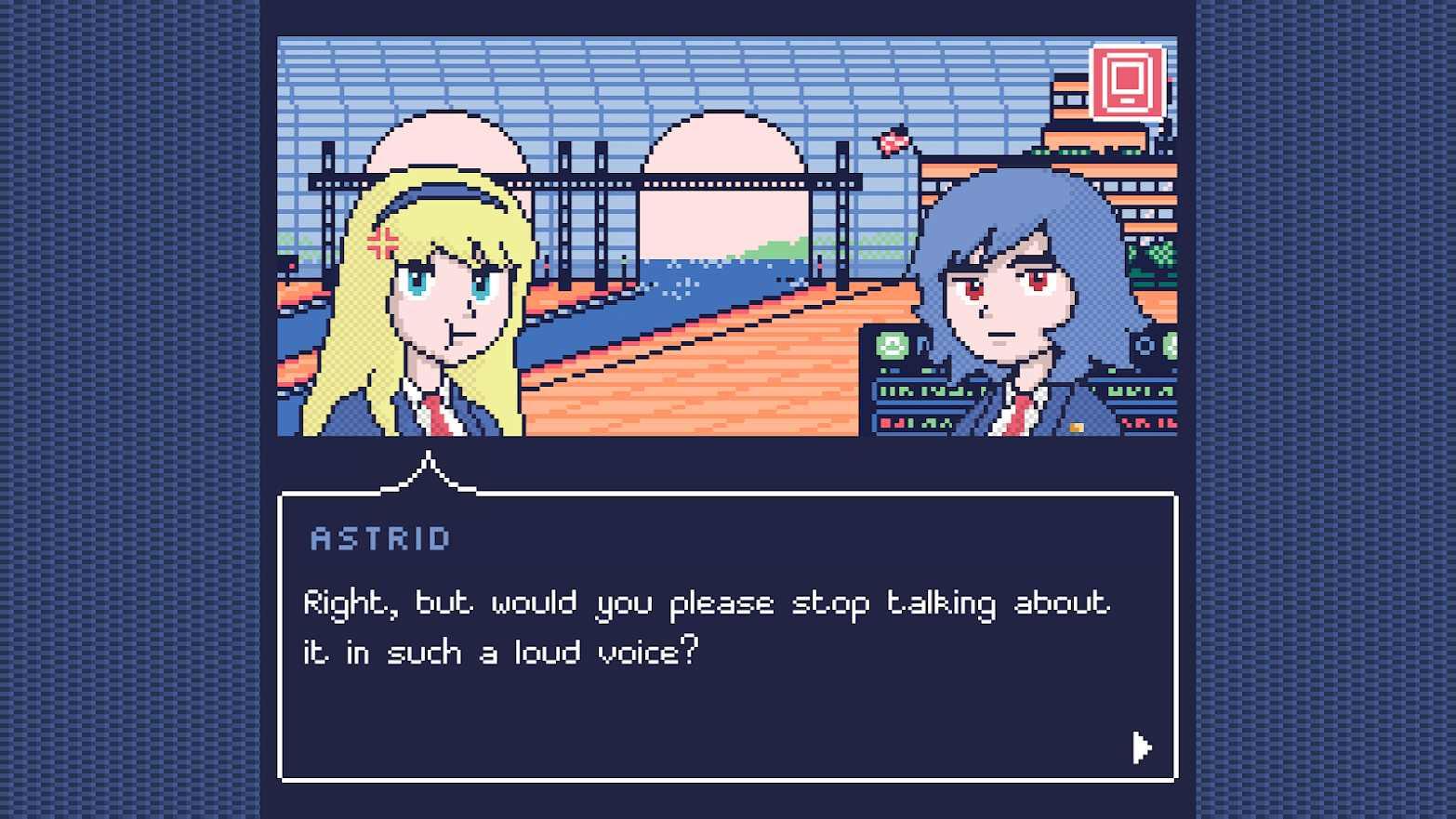The height and width of the screenshot is (819, 1456).
Task: Open the red tablet menu icon
Action: (1127, 82)
